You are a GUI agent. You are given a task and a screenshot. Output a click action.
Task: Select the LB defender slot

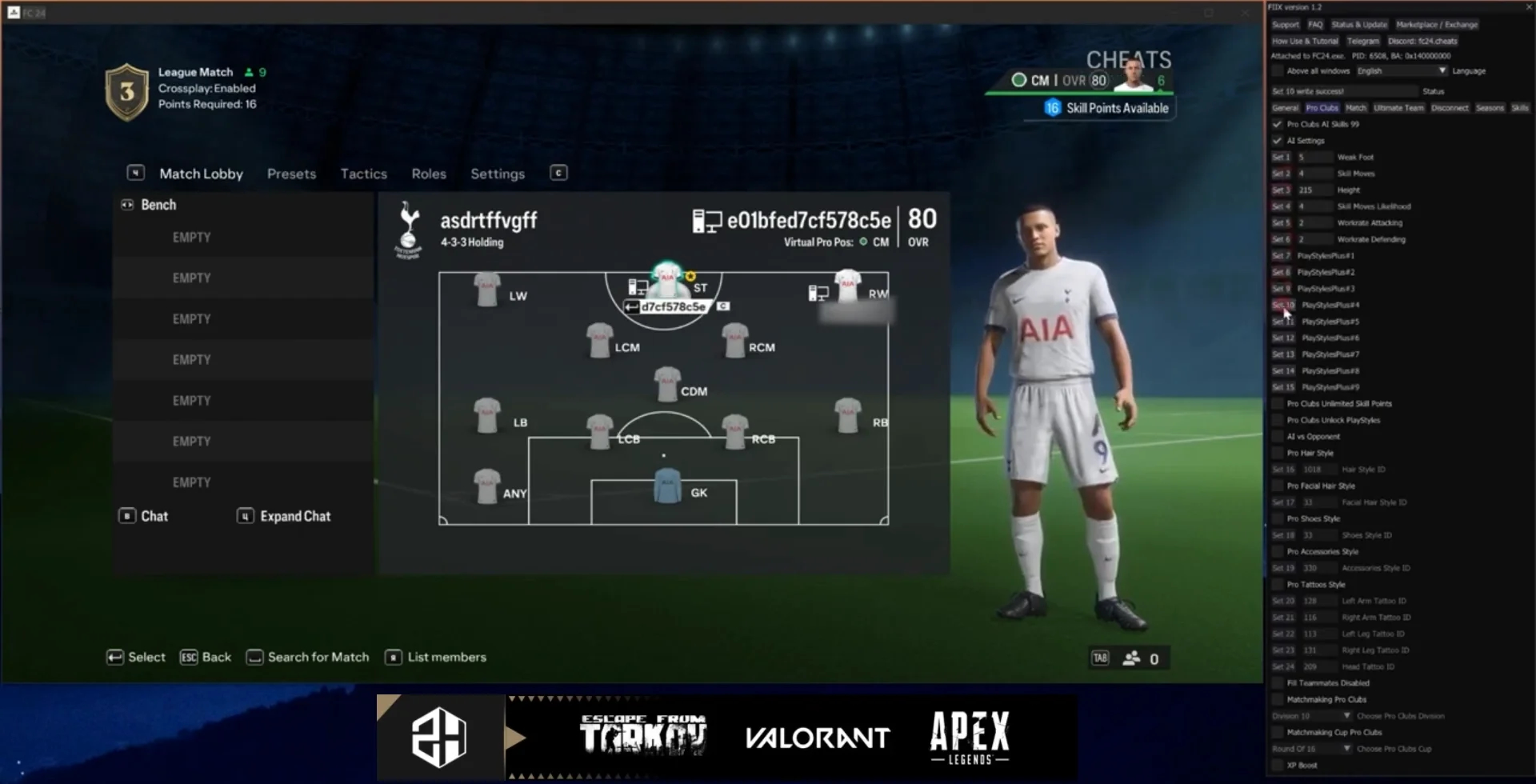tap(487, 416)
